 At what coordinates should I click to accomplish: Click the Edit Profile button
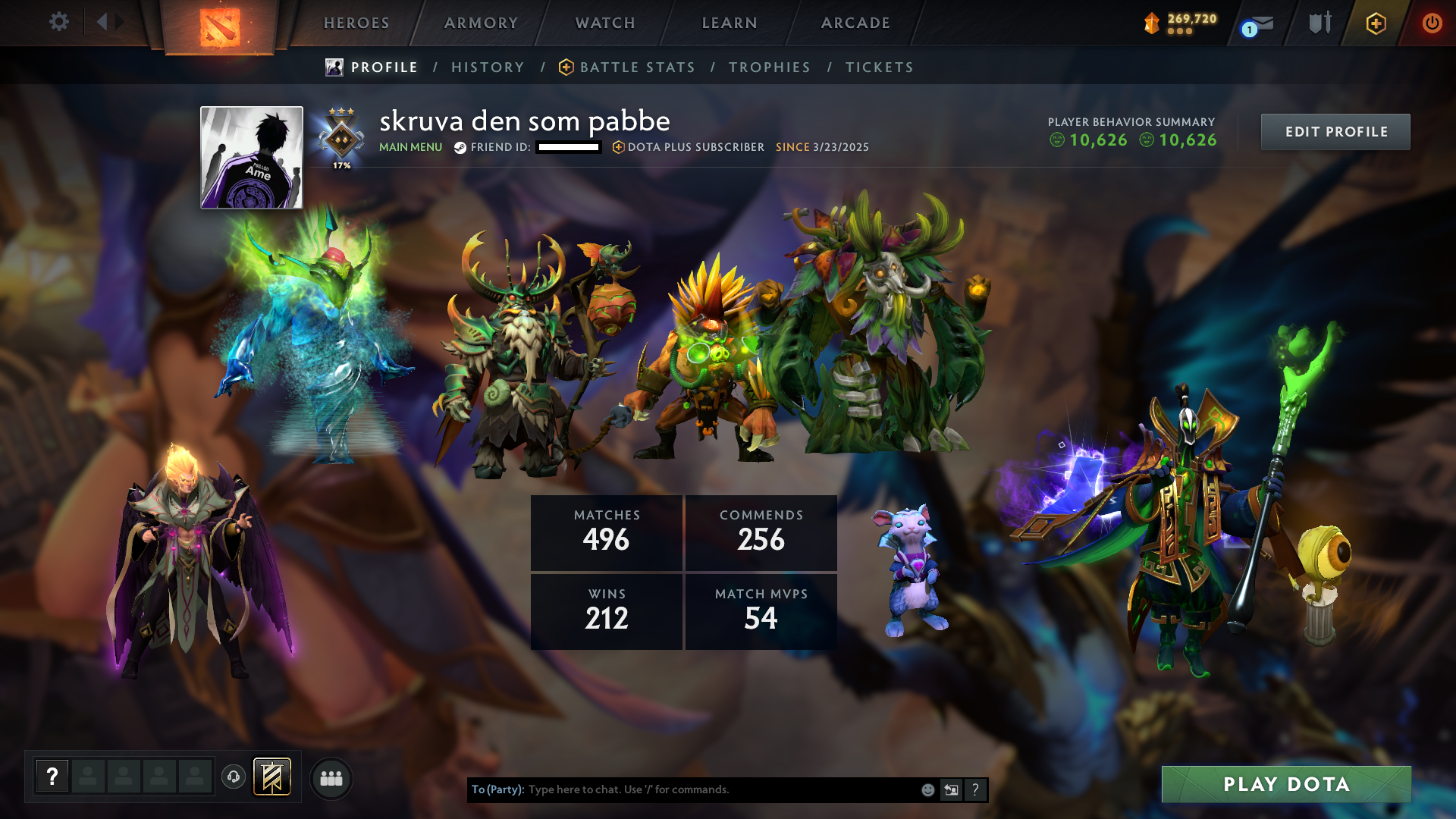(x=1335, y=131)
